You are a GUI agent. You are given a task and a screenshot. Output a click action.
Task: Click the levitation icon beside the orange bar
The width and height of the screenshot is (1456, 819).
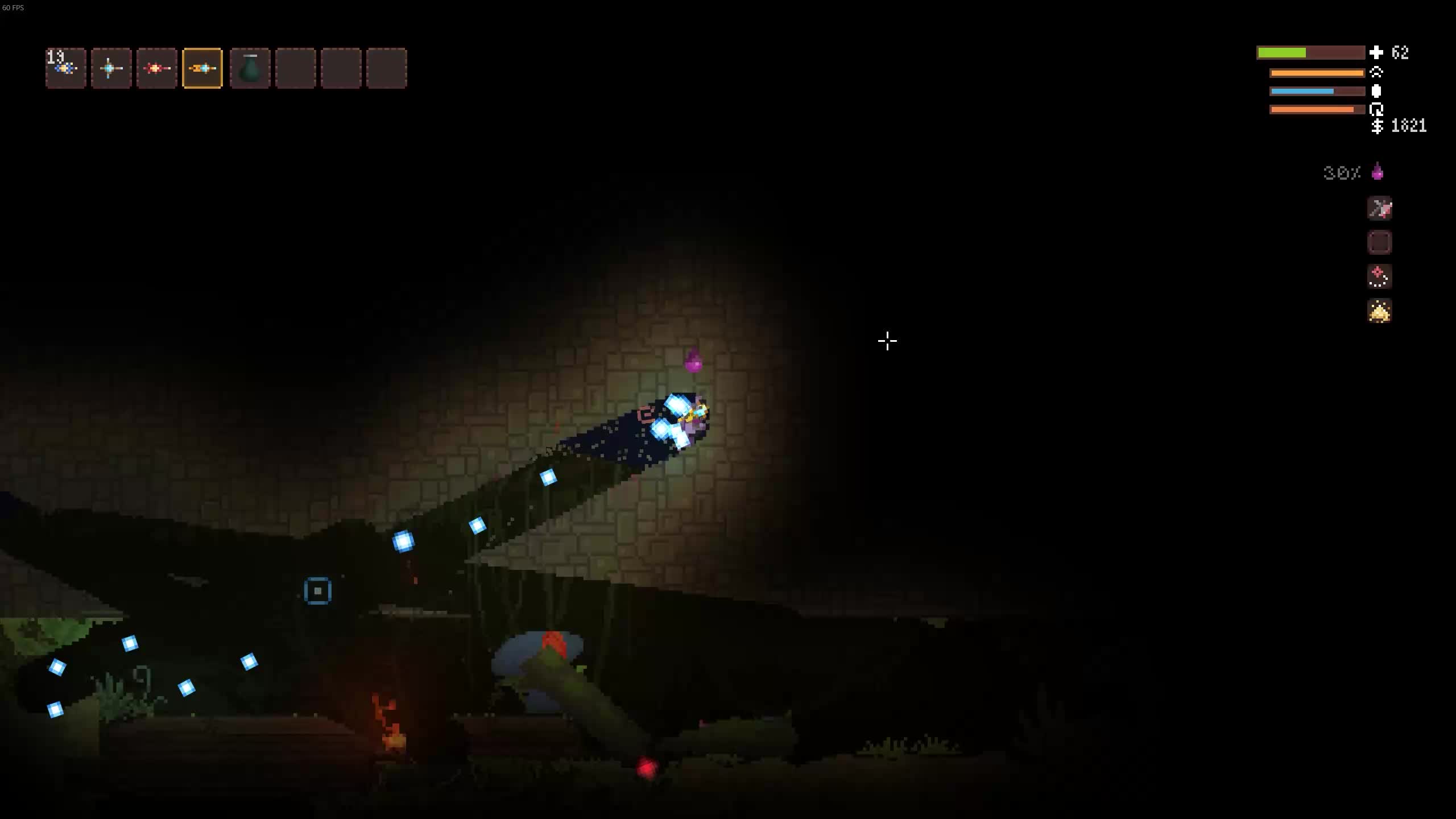(1377, 73)
